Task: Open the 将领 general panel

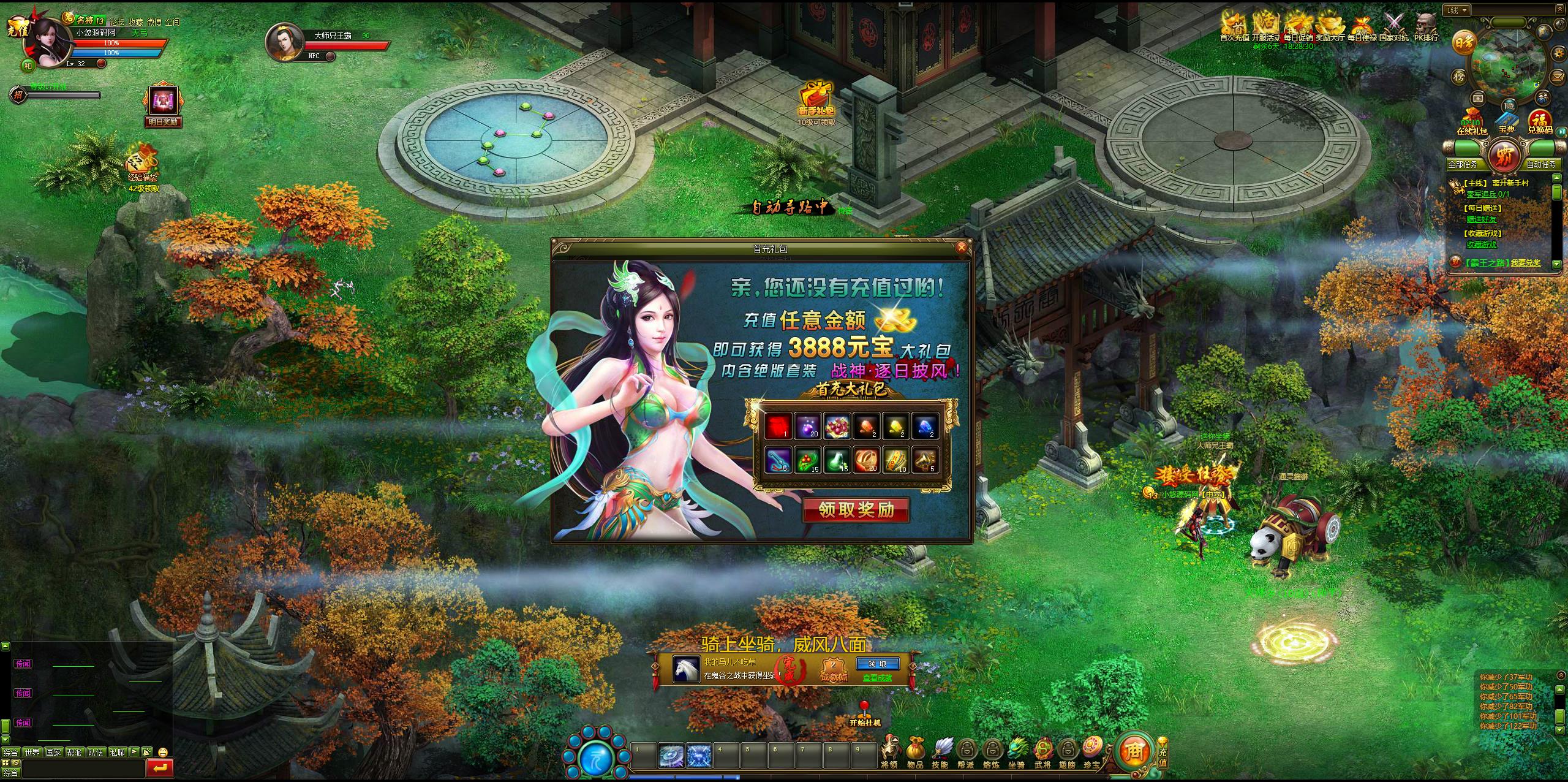Action: [x=889, y=751]
